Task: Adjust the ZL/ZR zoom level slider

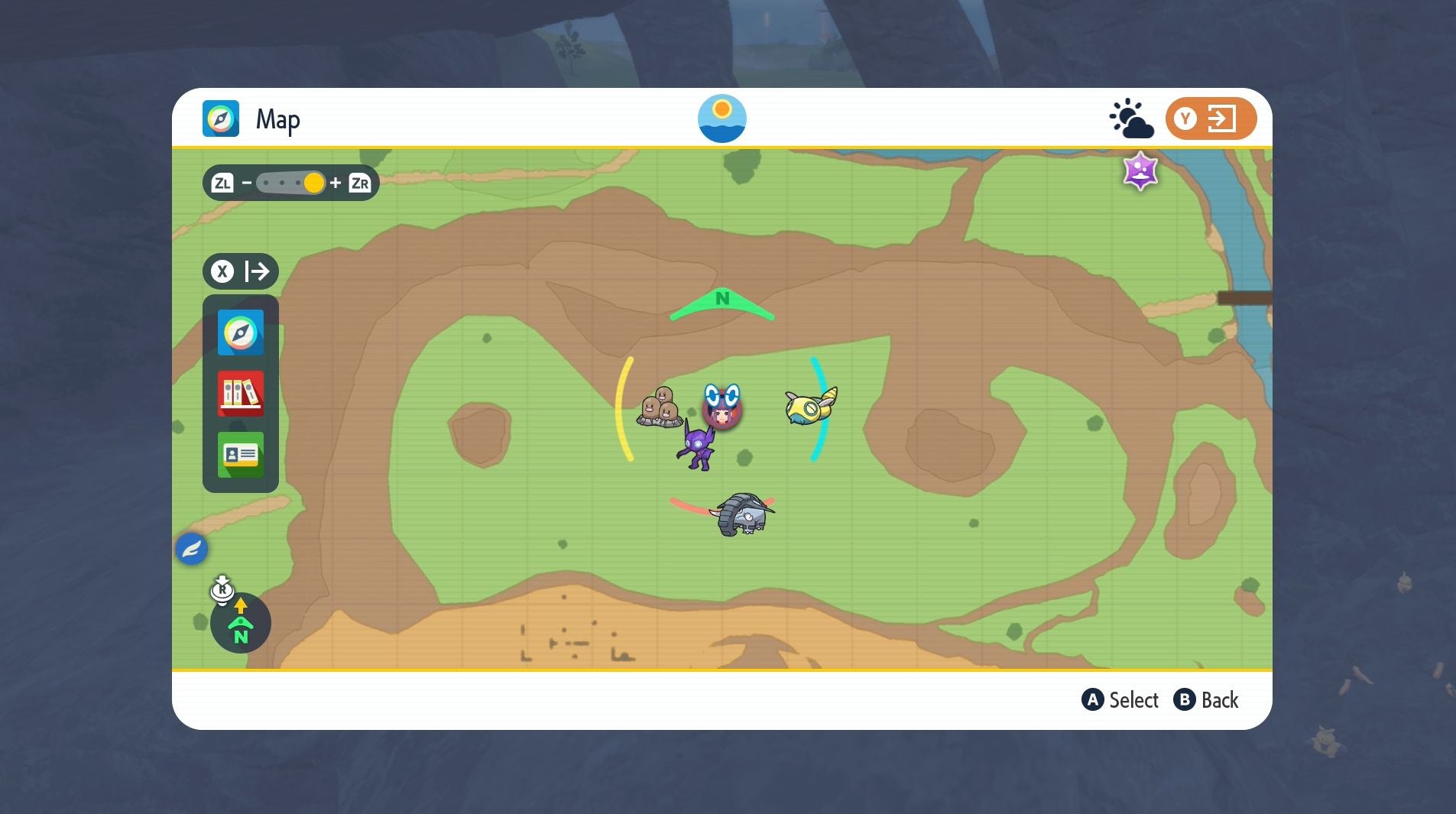Action: coord(290,183)
